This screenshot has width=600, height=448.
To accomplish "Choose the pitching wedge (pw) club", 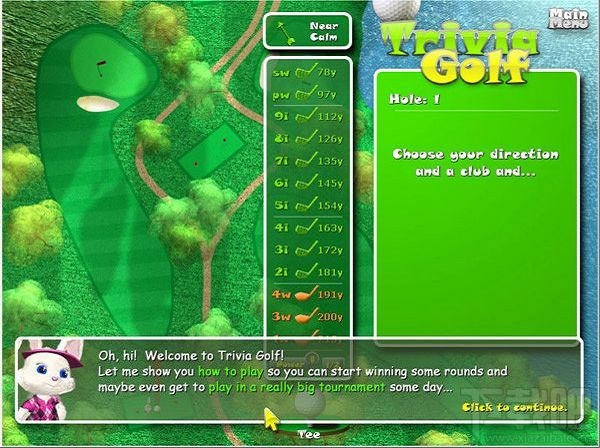I will pos(308,94).
